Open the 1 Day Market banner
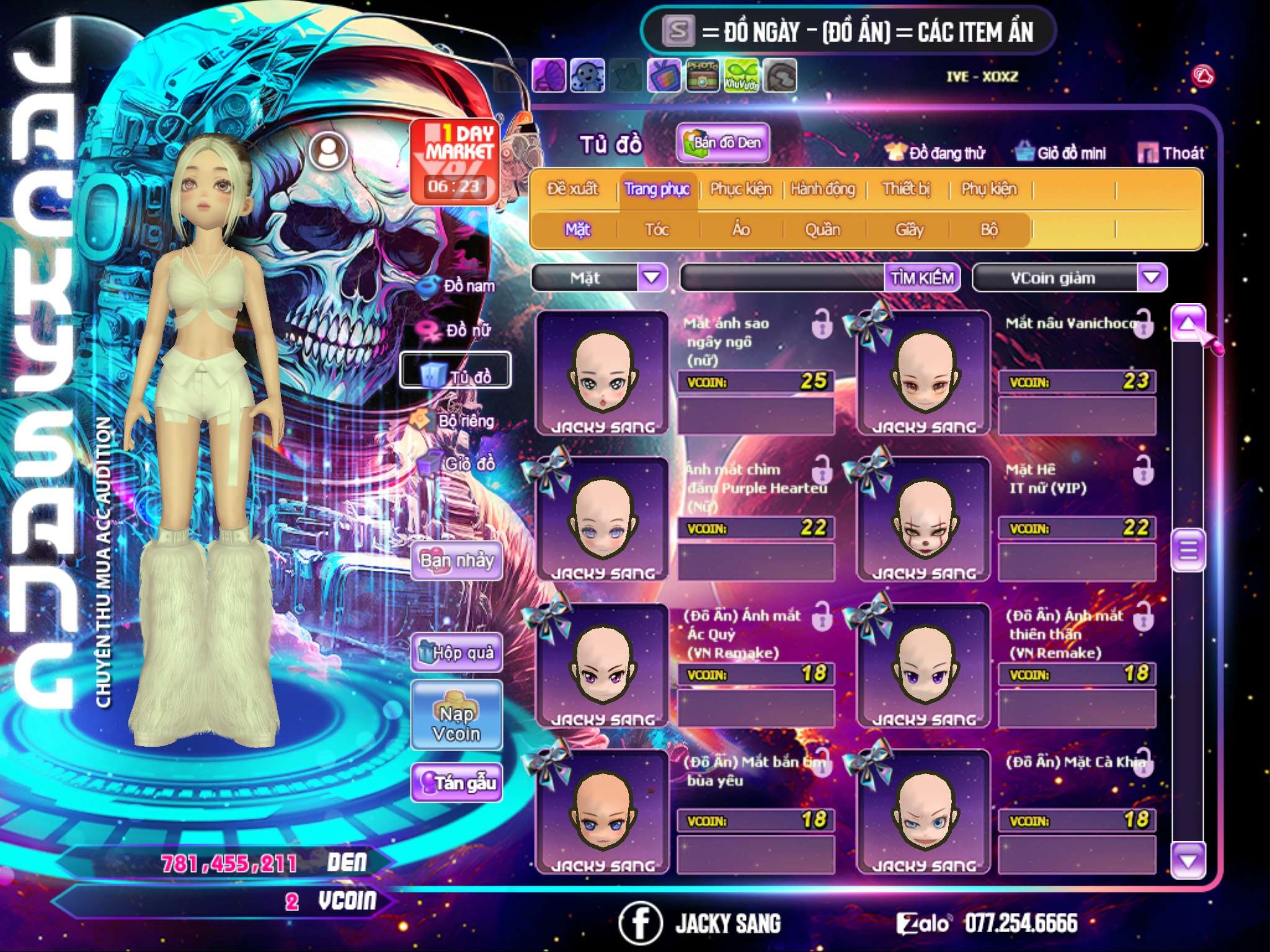The height and width of the screenshot is (952, 1270). (455, 161)
